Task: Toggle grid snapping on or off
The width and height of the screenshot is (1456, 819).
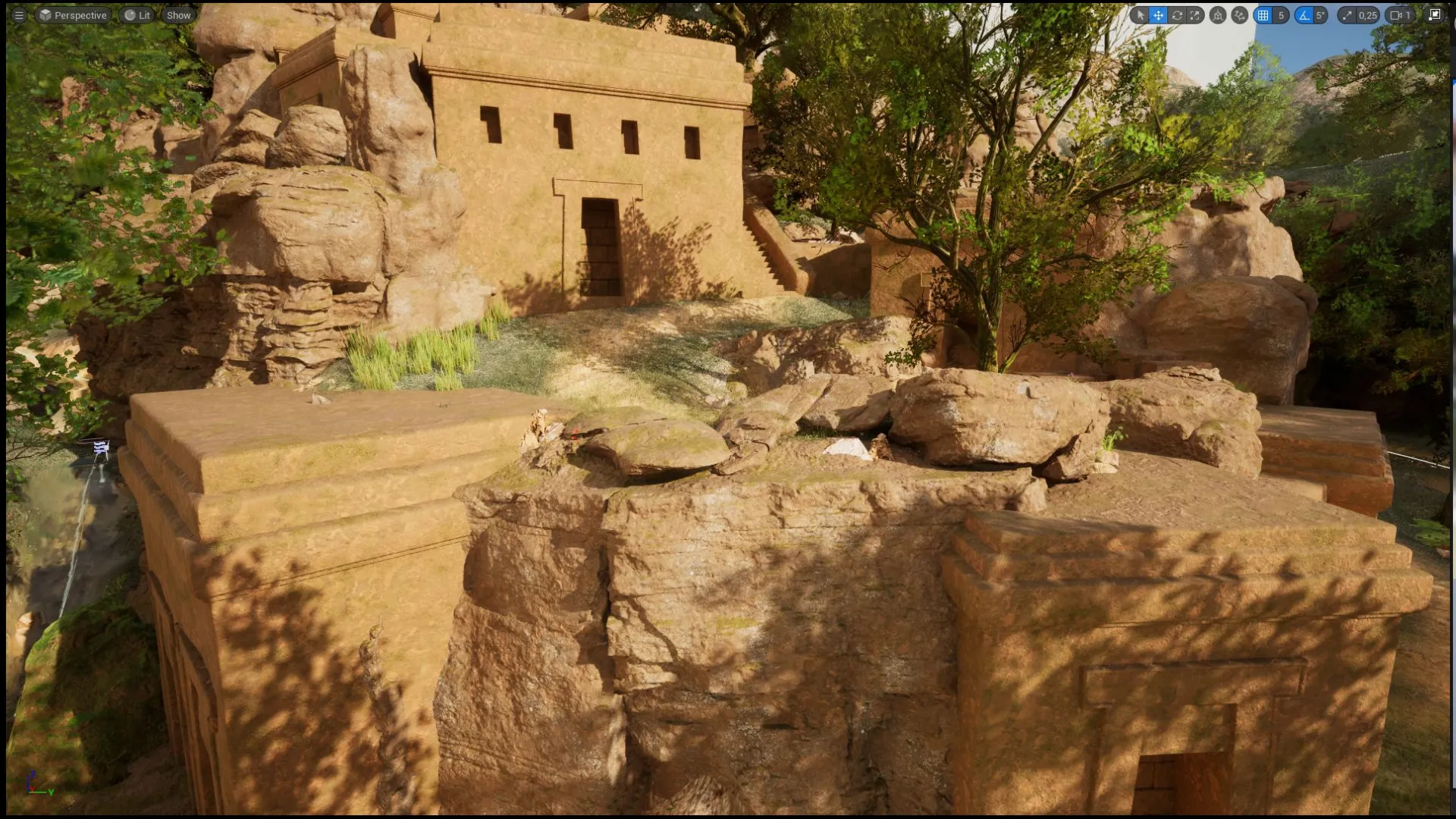Action: 1263,15
